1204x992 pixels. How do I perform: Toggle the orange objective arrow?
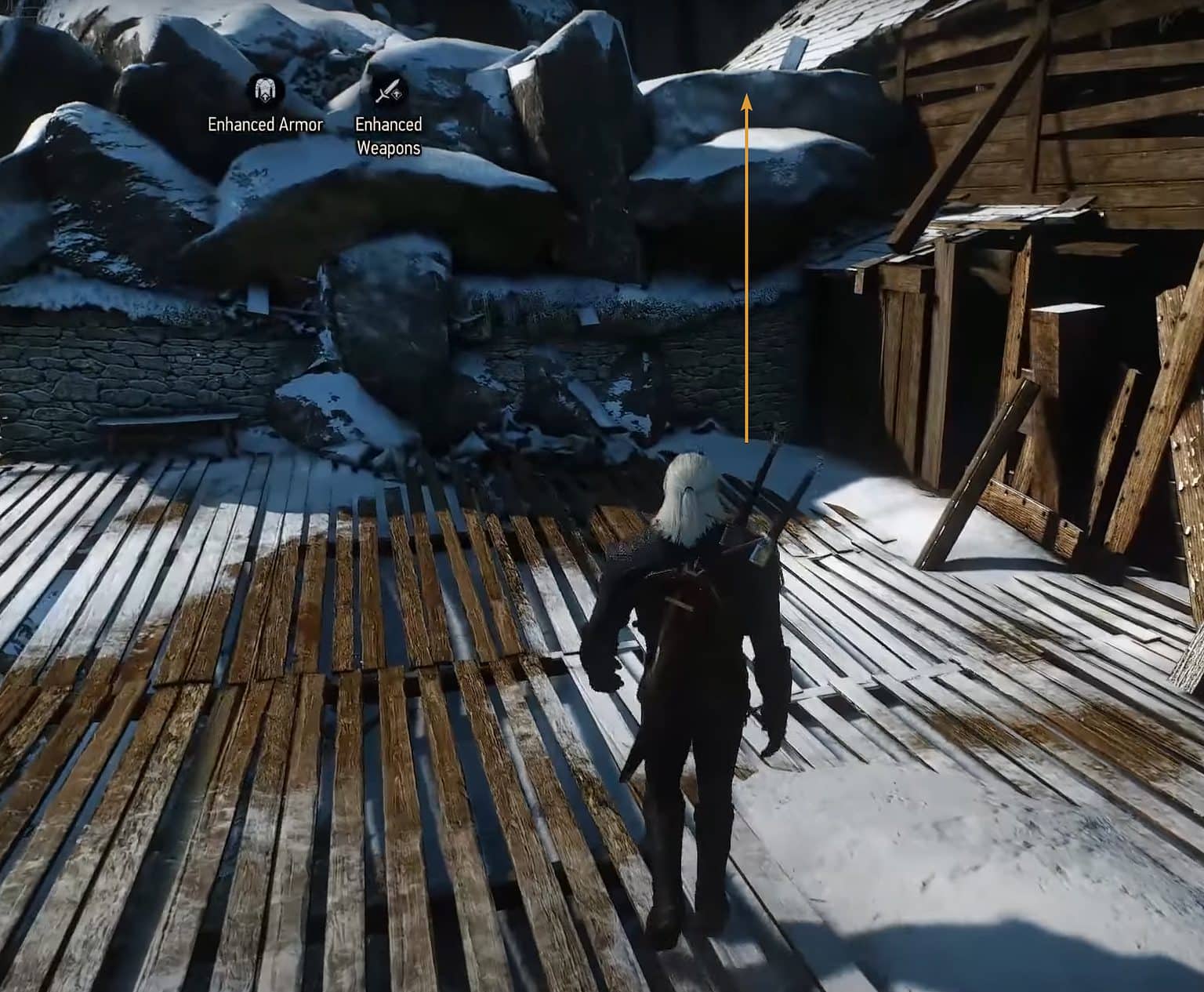click(x=747, y=267)
